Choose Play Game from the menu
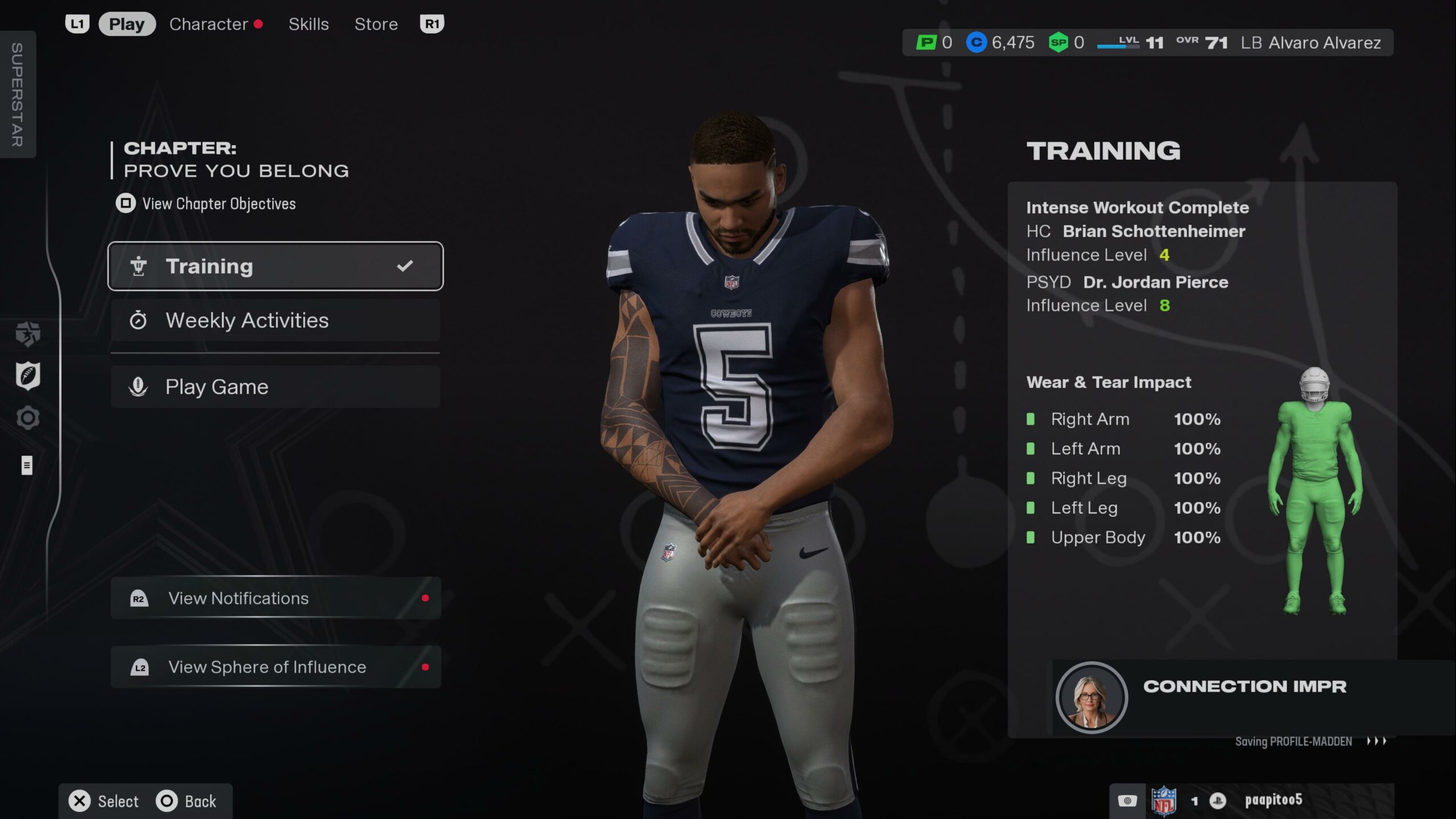Screen dimensions: 1456x819 coord(275,387)
